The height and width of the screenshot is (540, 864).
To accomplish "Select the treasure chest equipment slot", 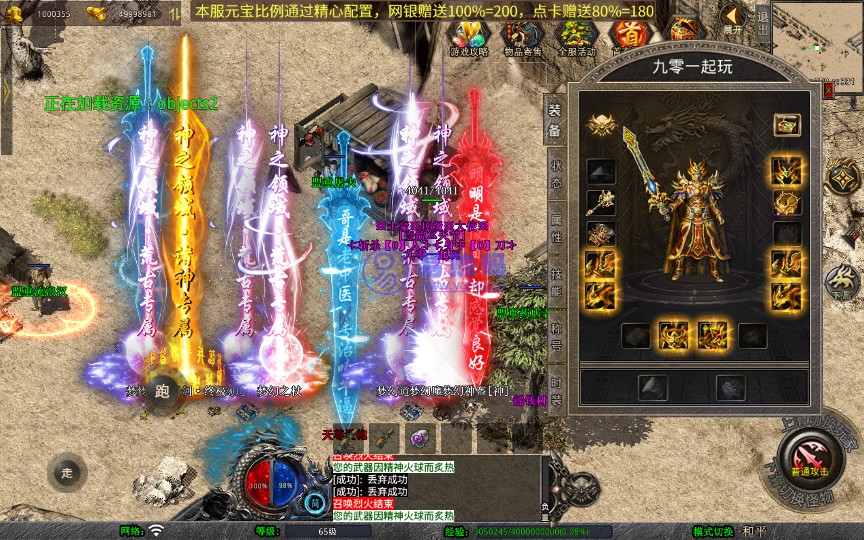I will point(786,126).
